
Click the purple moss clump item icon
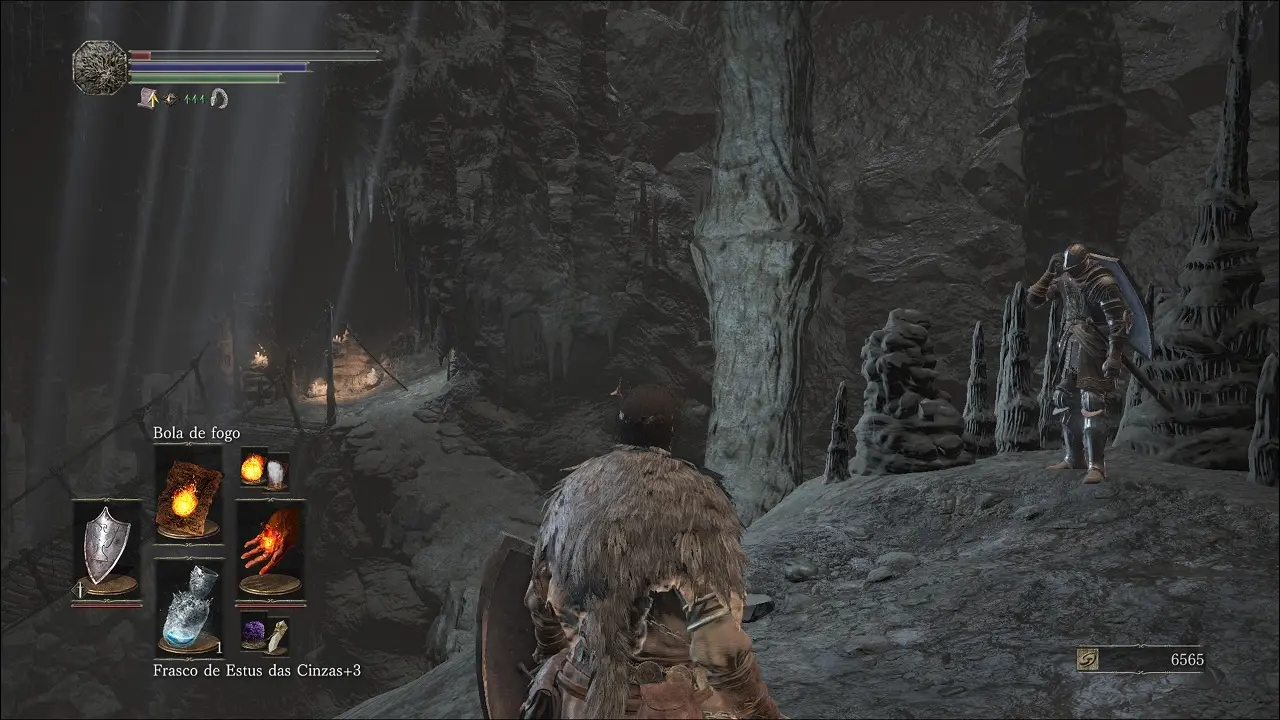tap(254, 632)
